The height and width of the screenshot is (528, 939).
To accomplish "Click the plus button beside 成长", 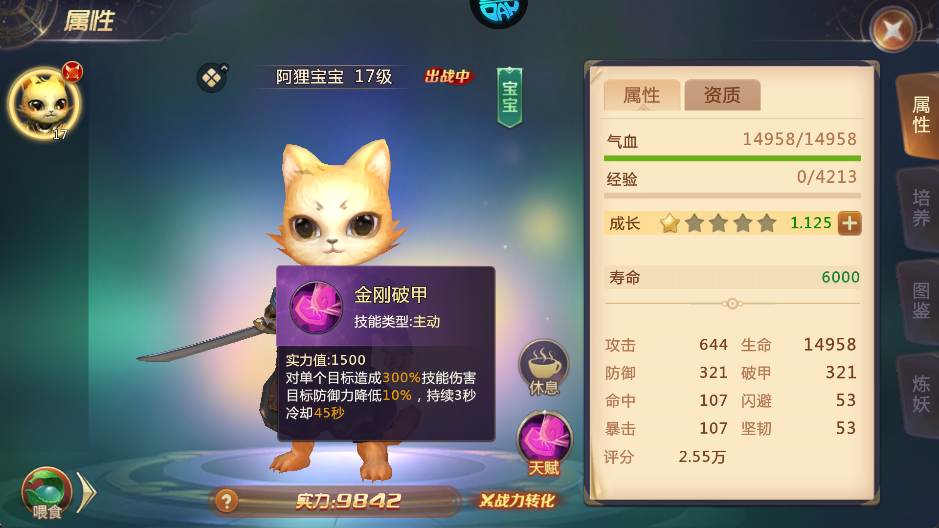I will [849, 223].
